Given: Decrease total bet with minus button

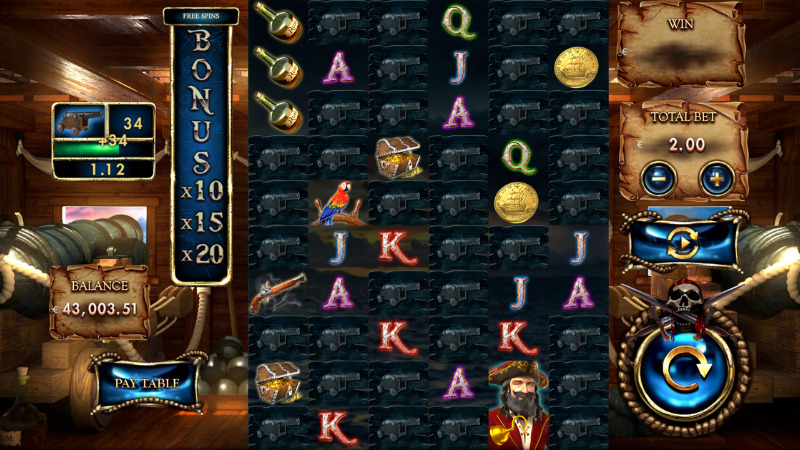Looking at the screenshot, I should click(x=659, y=180).
